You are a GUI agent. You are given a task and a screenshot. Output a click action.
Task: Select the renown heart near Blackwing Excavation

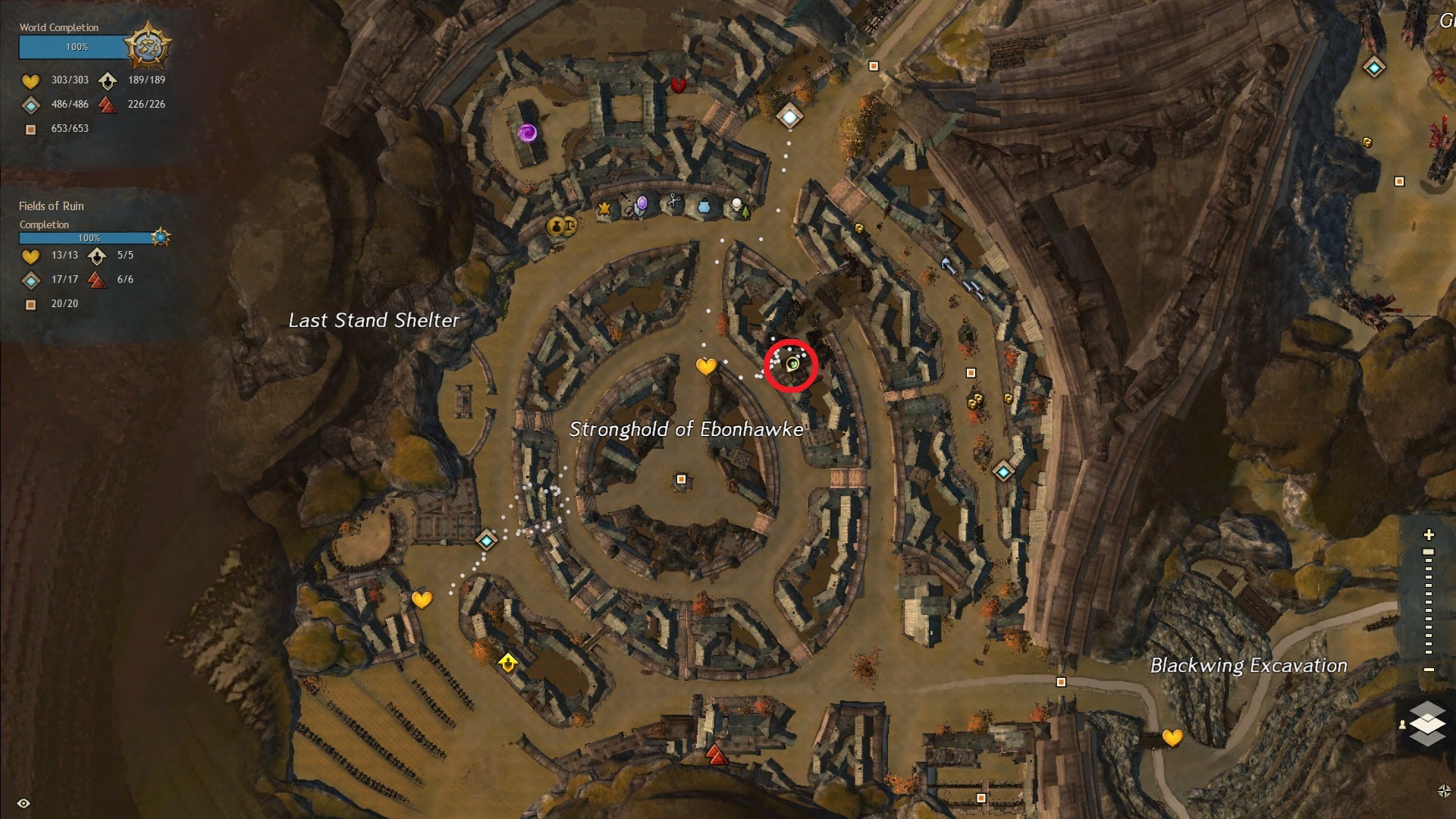1172,737
